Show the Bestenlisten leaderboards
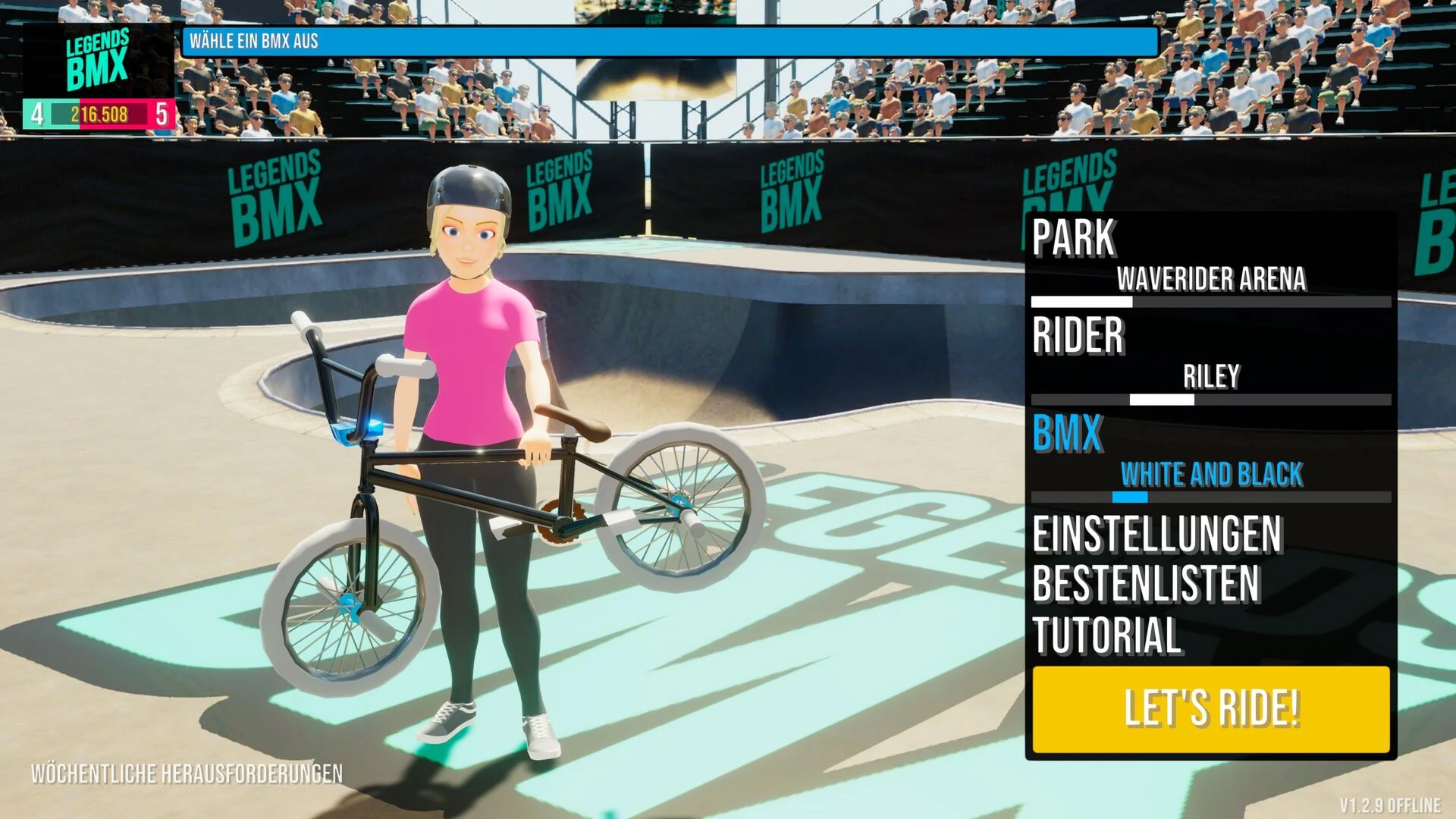The width and height of the screenshot is (1456, 819). (1146, 584)
